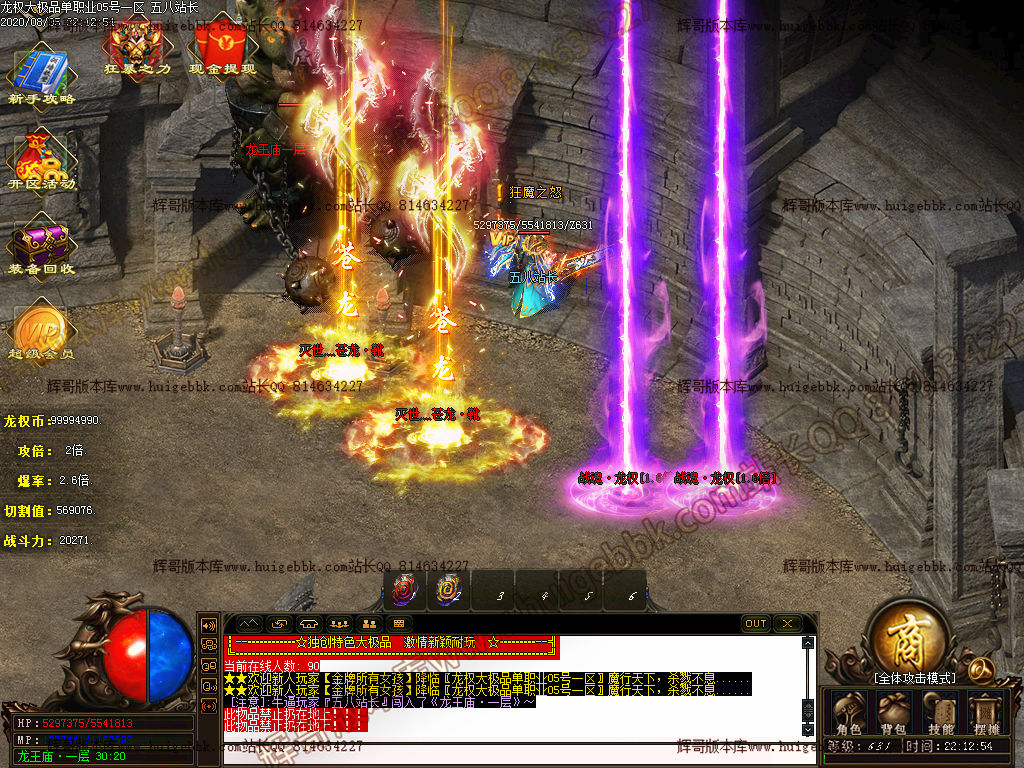Open the 背包 backpack inventory

893,713
